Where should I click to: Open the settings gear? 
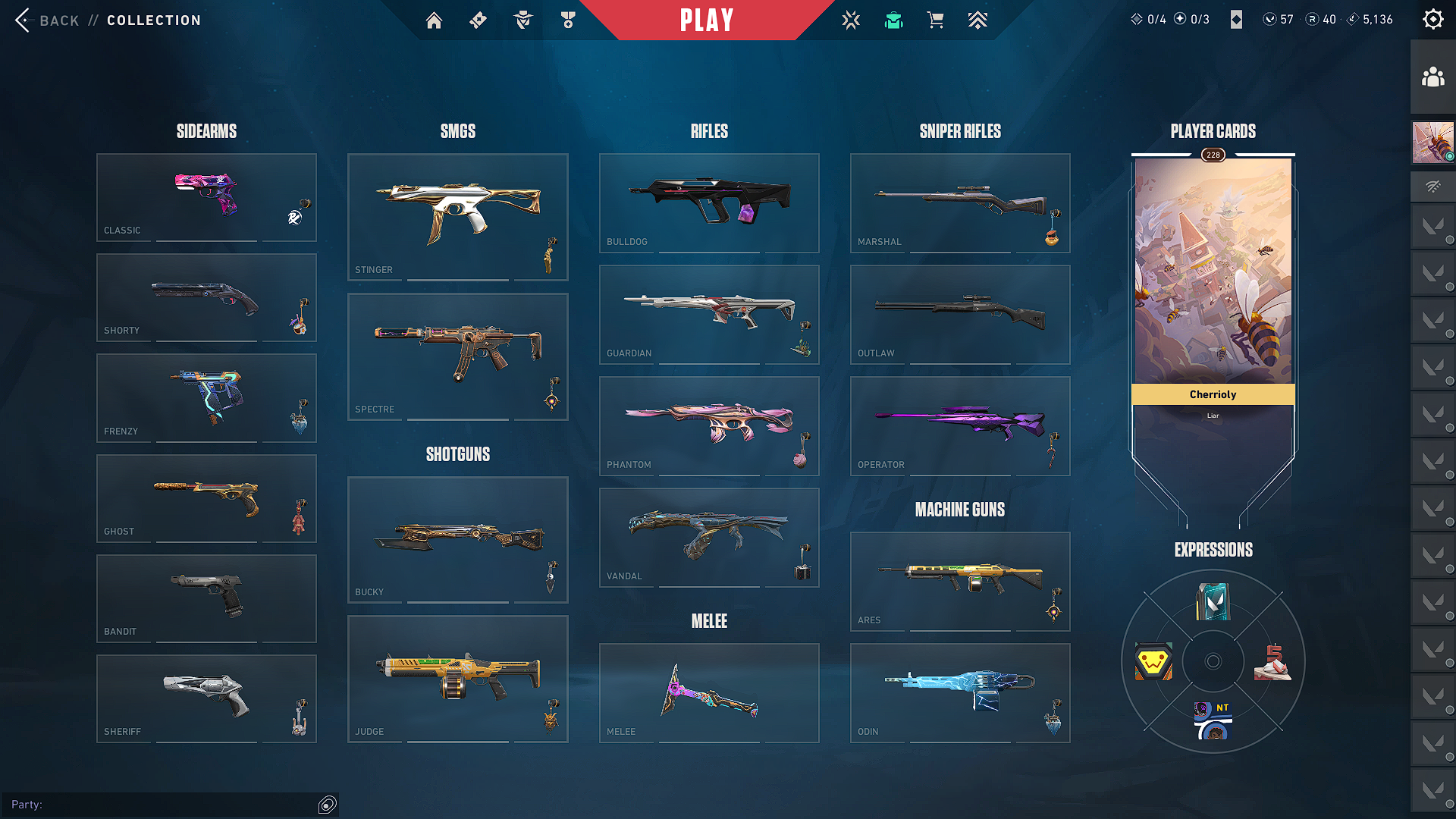[x=1432, y=20]
